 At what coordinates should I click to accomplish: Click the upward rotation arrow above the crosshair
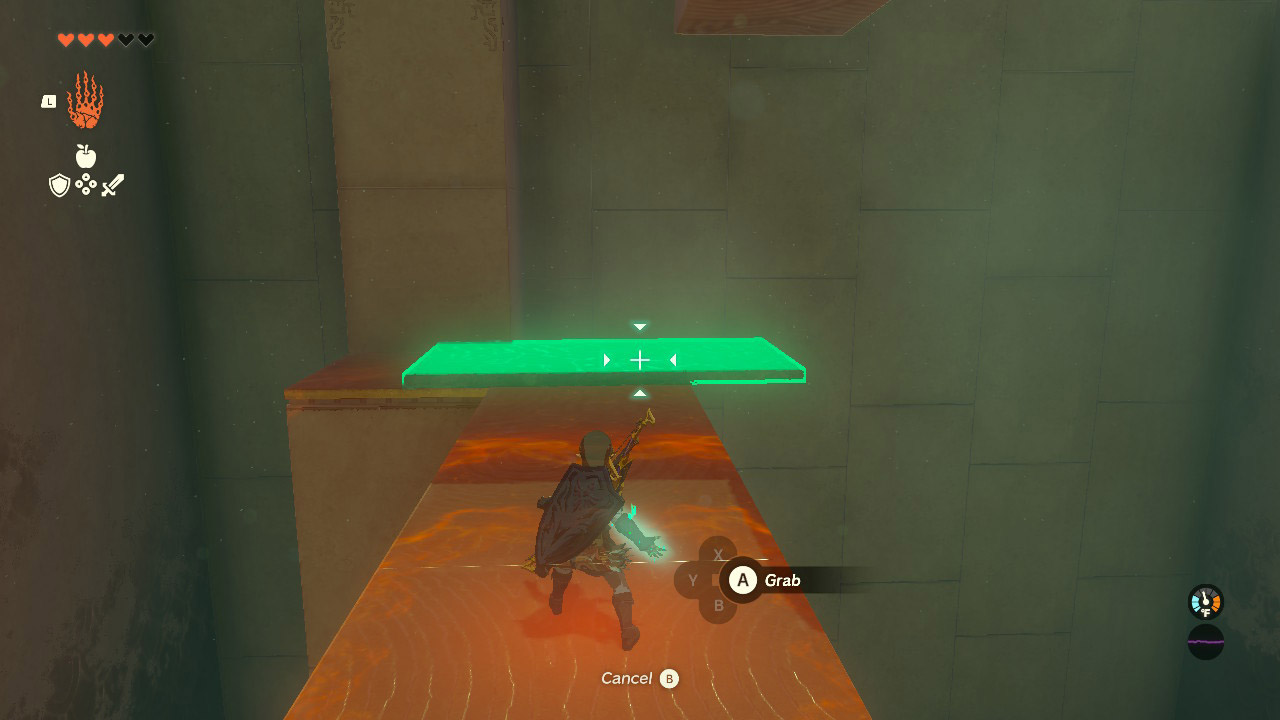click(638, 325)
